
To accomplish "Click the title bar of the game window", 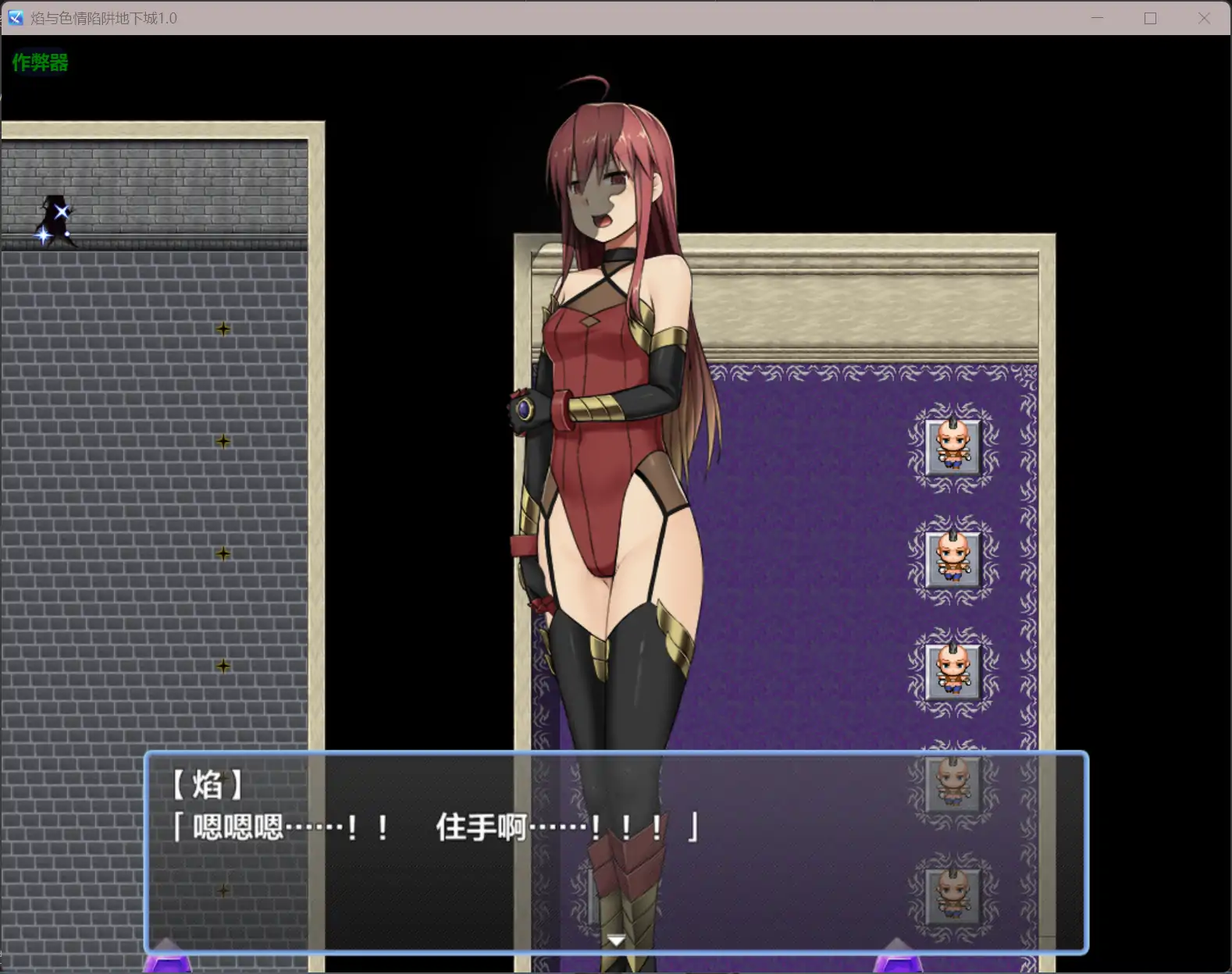I will pyautogui.click(x=547, y=17).
